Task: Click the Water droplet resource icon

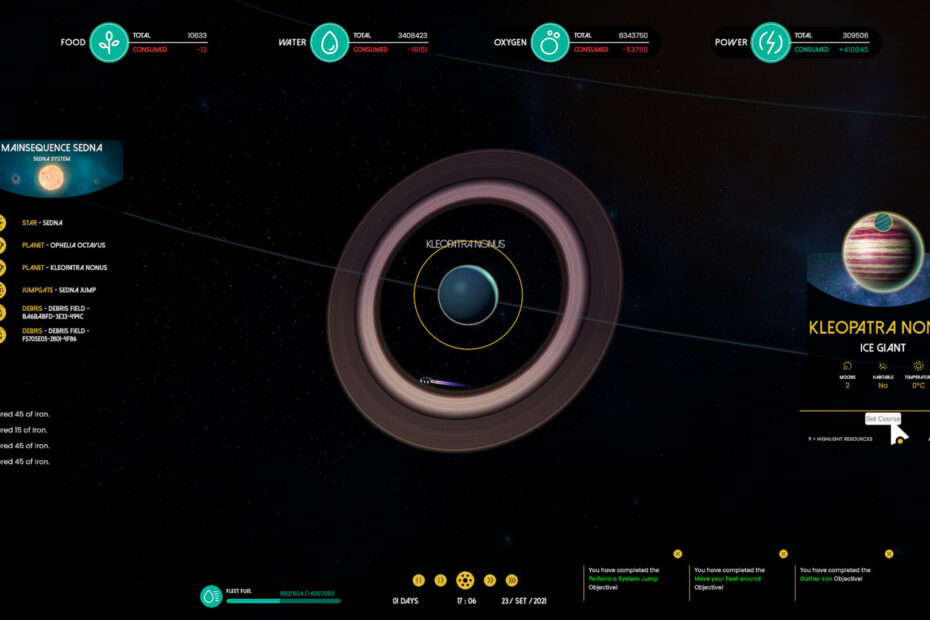Action: pyautogui.click(x=329, y=43)
